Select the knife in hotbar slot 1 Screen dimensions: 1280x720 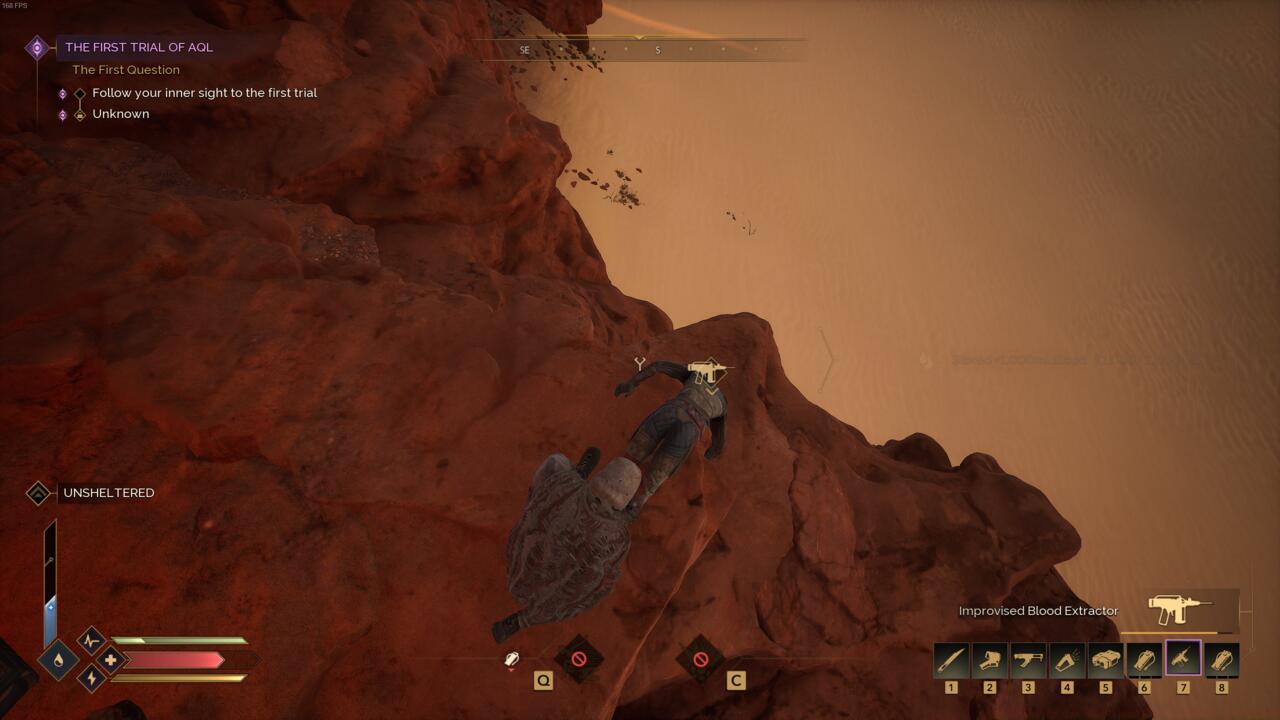pyautogui.click(x=951, y=660)
